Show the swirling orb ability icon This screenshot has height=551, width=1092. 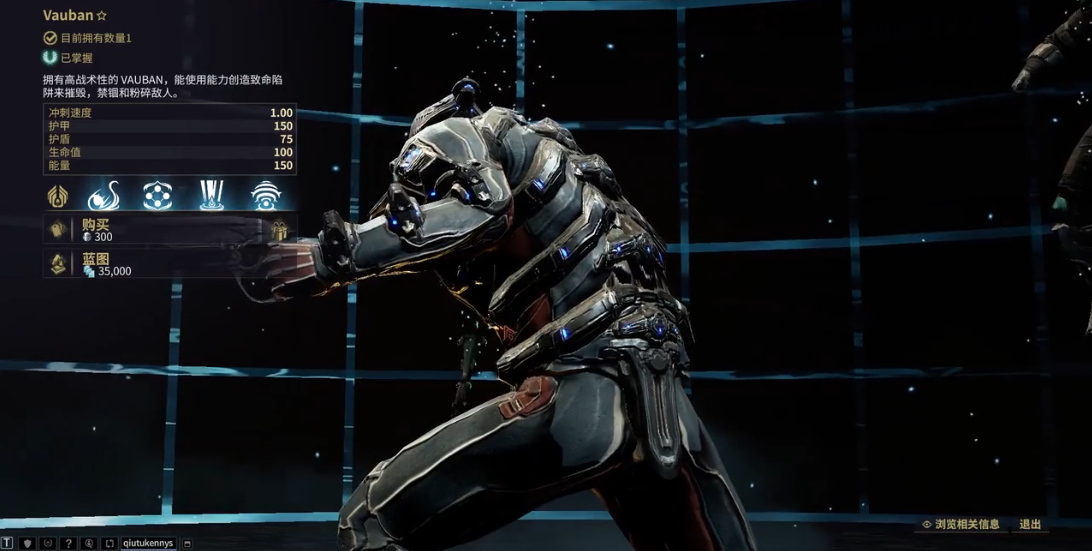pos(103,195)
